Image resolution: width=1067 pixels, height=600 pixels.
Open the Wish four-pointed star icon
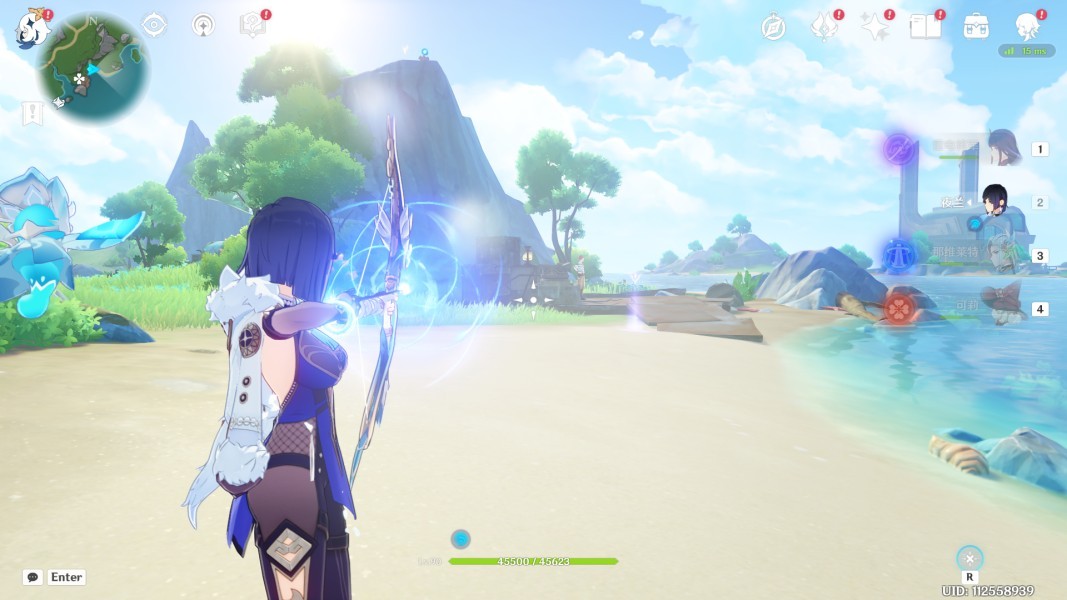[875, 27]
